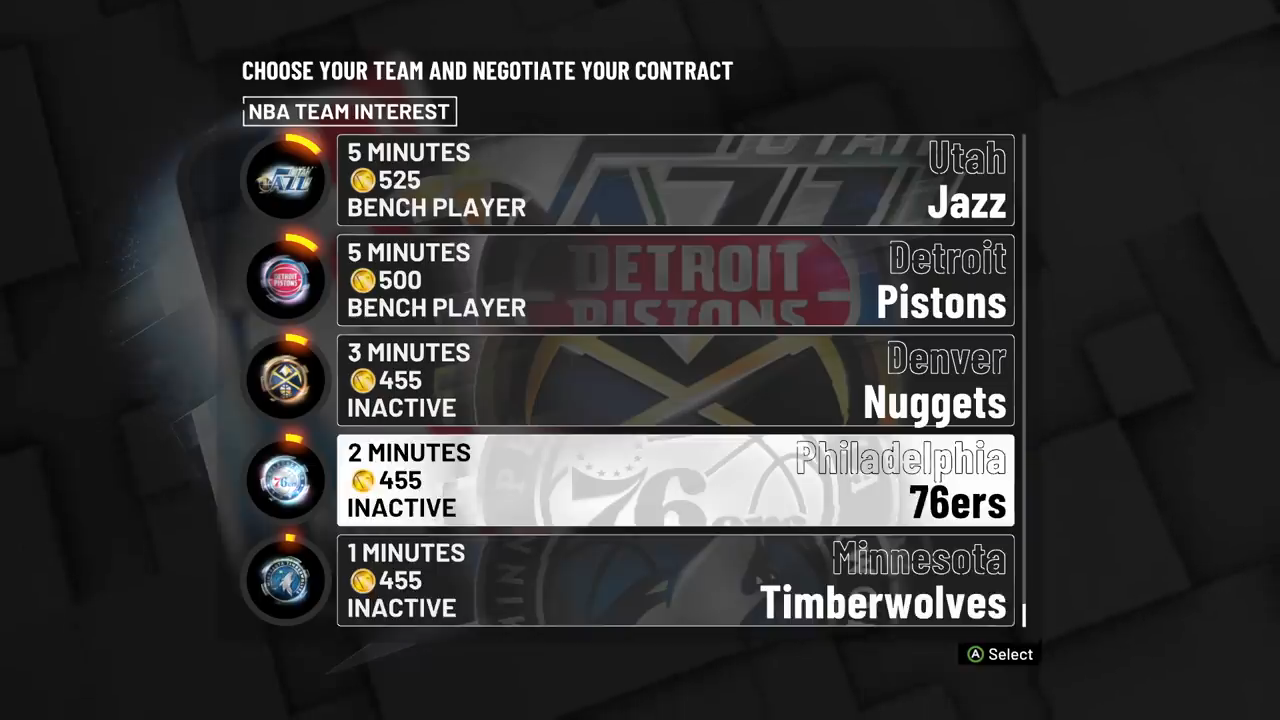Image resolution: width=1280 pixels, height=720 pixels.
Task: Click the Philadelphia 76ers logo icon
Action: (x=286, y=480)
